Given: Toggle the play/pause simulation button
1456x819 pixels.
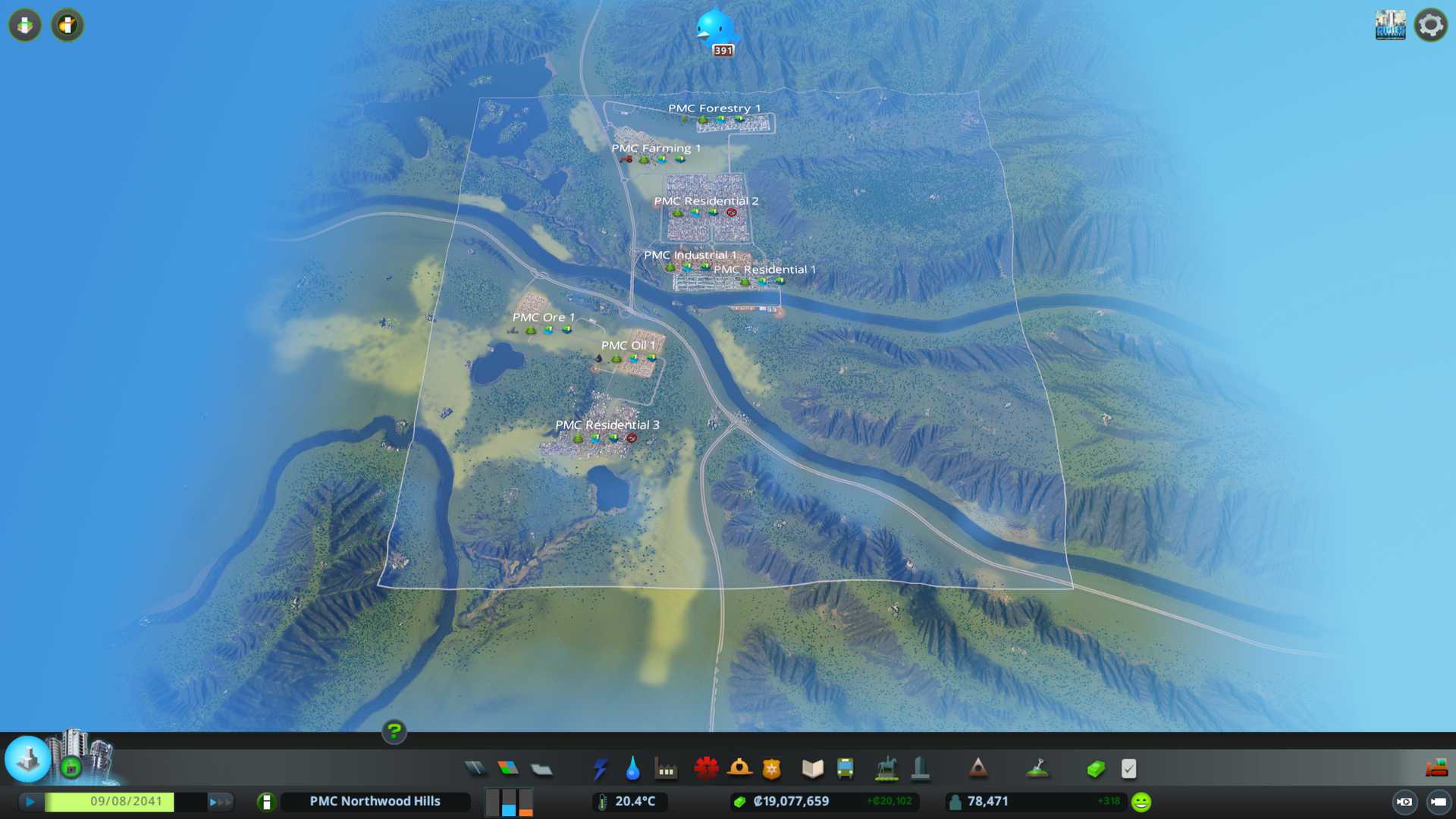Looking at the screenshot, I should pyautogui.click(x=30, y=802).
